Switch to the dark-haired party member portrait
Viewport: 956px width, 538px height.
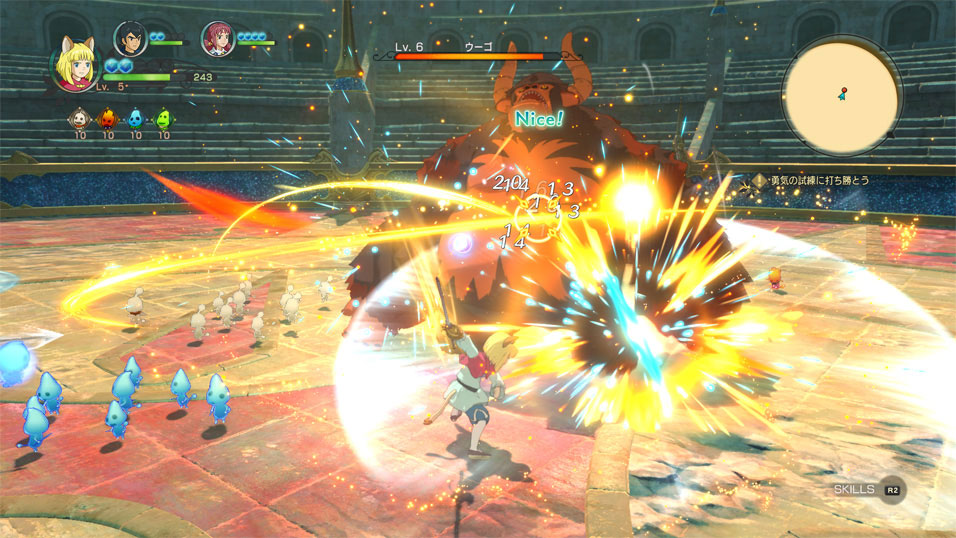click(129, 38)
